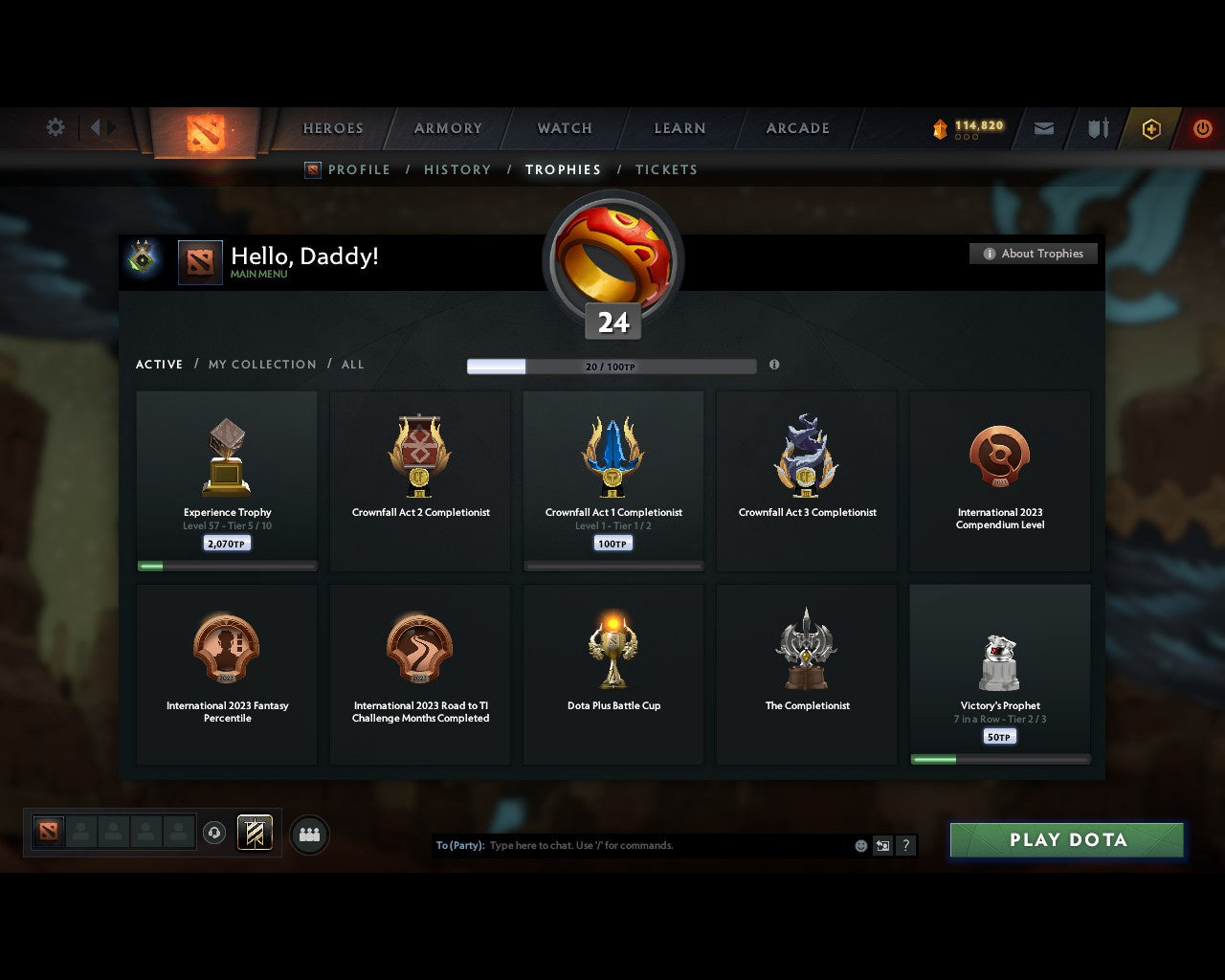Screen dimensions: 1225x980
Task: Open the armory shield and sword icon
Action: point(1097,128)
